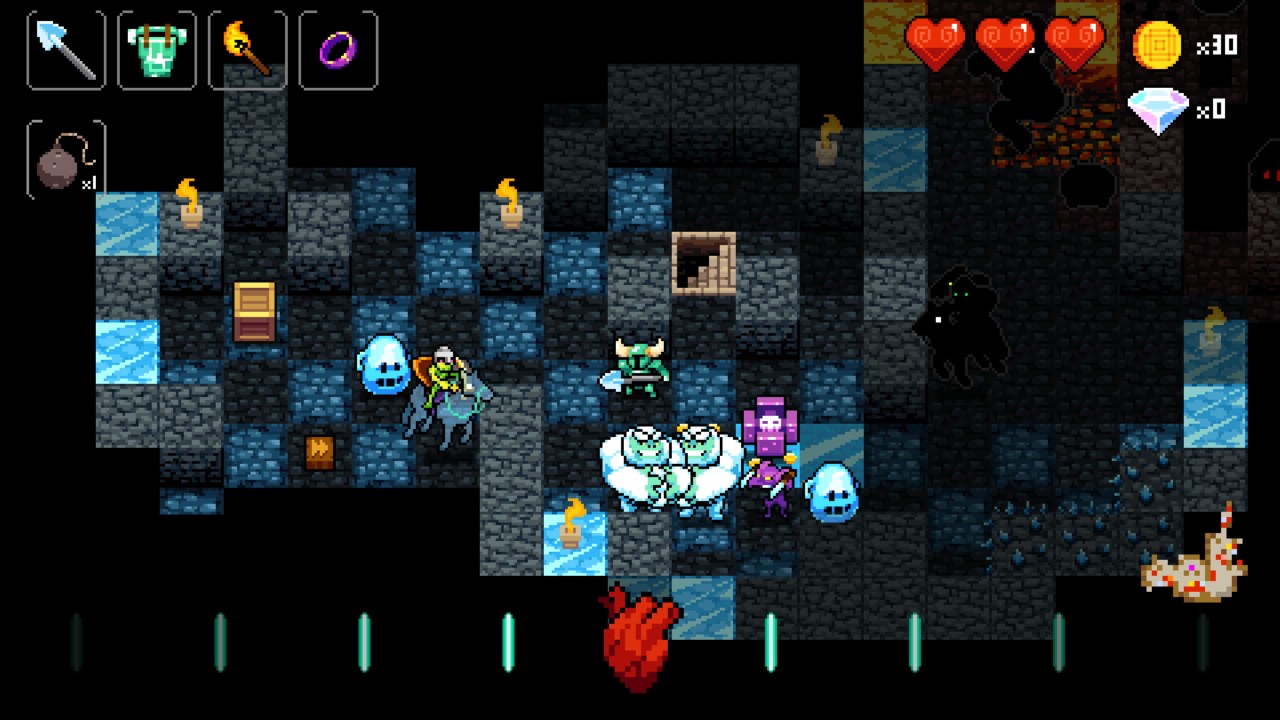Viewport: 1280px width, 720px height.
Task: Select the torch item slot
Action: [x=246, y=50]
